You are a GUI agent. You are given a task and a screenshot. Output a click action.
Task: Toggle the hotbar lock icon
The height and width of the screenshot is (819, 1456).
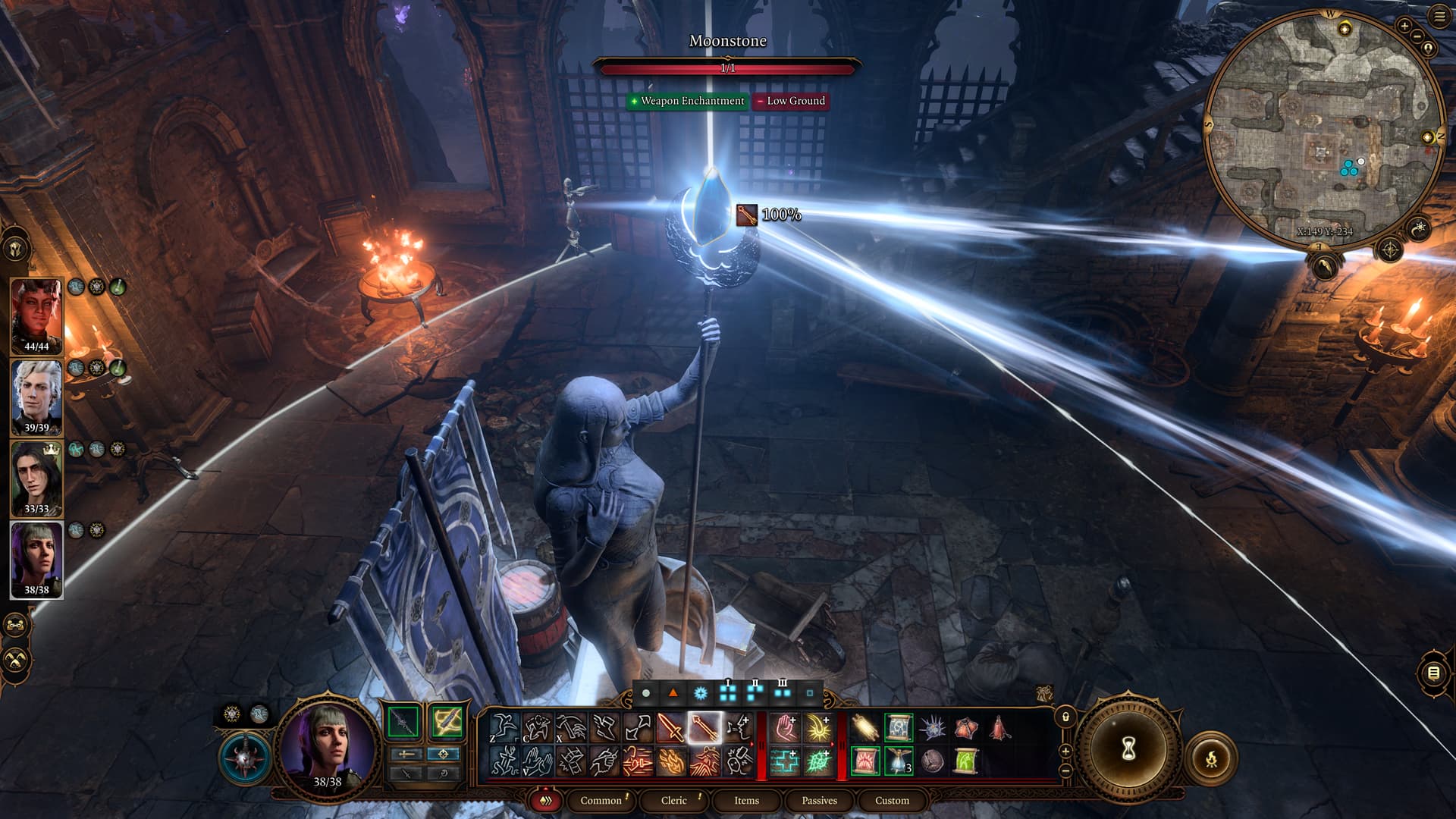(1065, 717)
